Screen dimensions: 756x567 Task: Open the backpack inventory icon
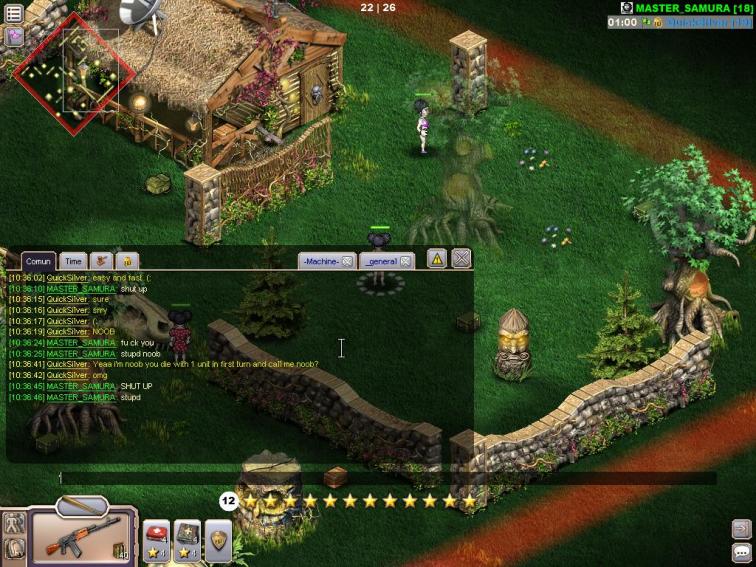tap(14, 548)
